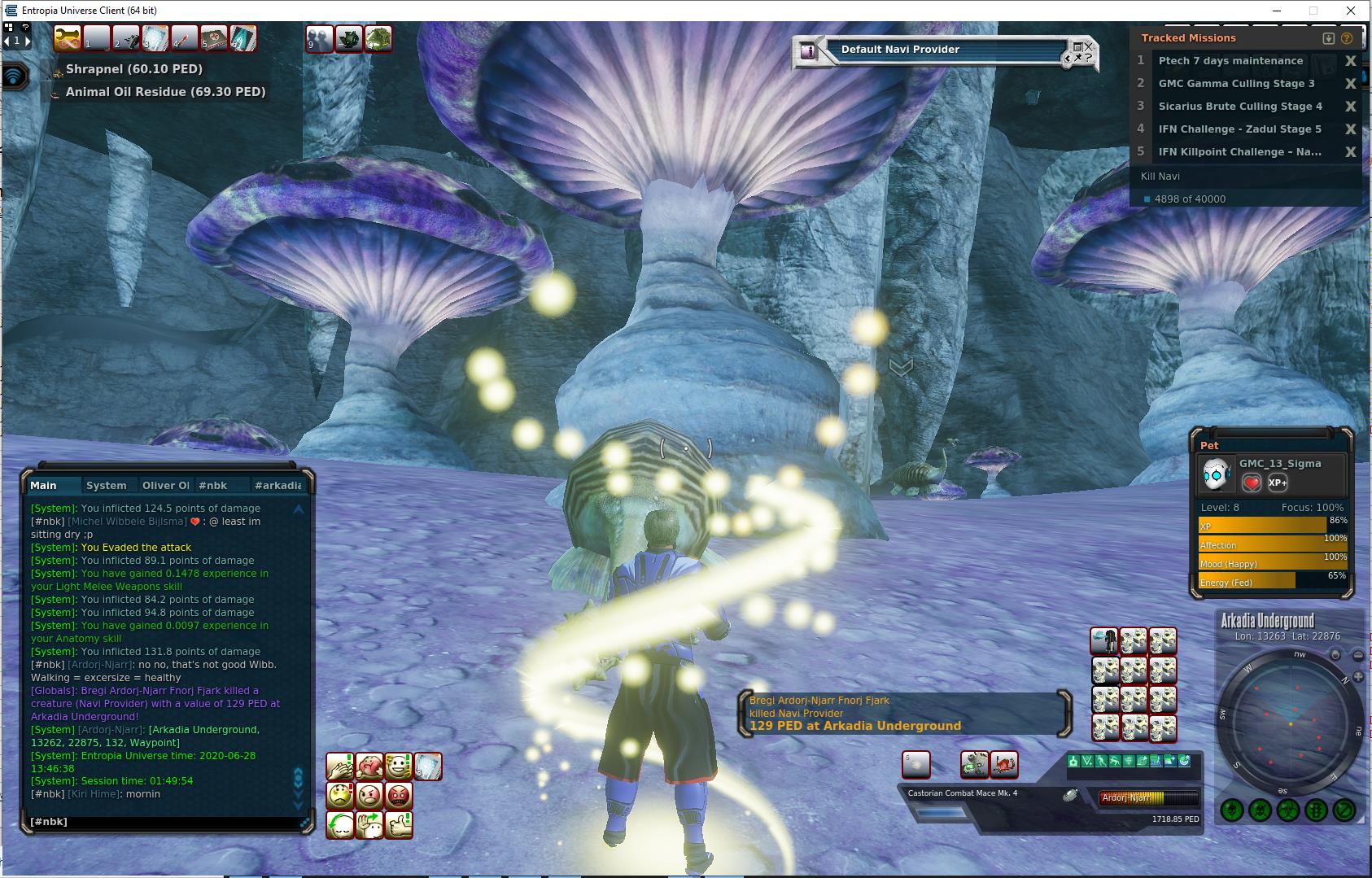Select Sicarius Brute Culling Stage 4 mission
1372x878 pixels.
click(1240, 107)
